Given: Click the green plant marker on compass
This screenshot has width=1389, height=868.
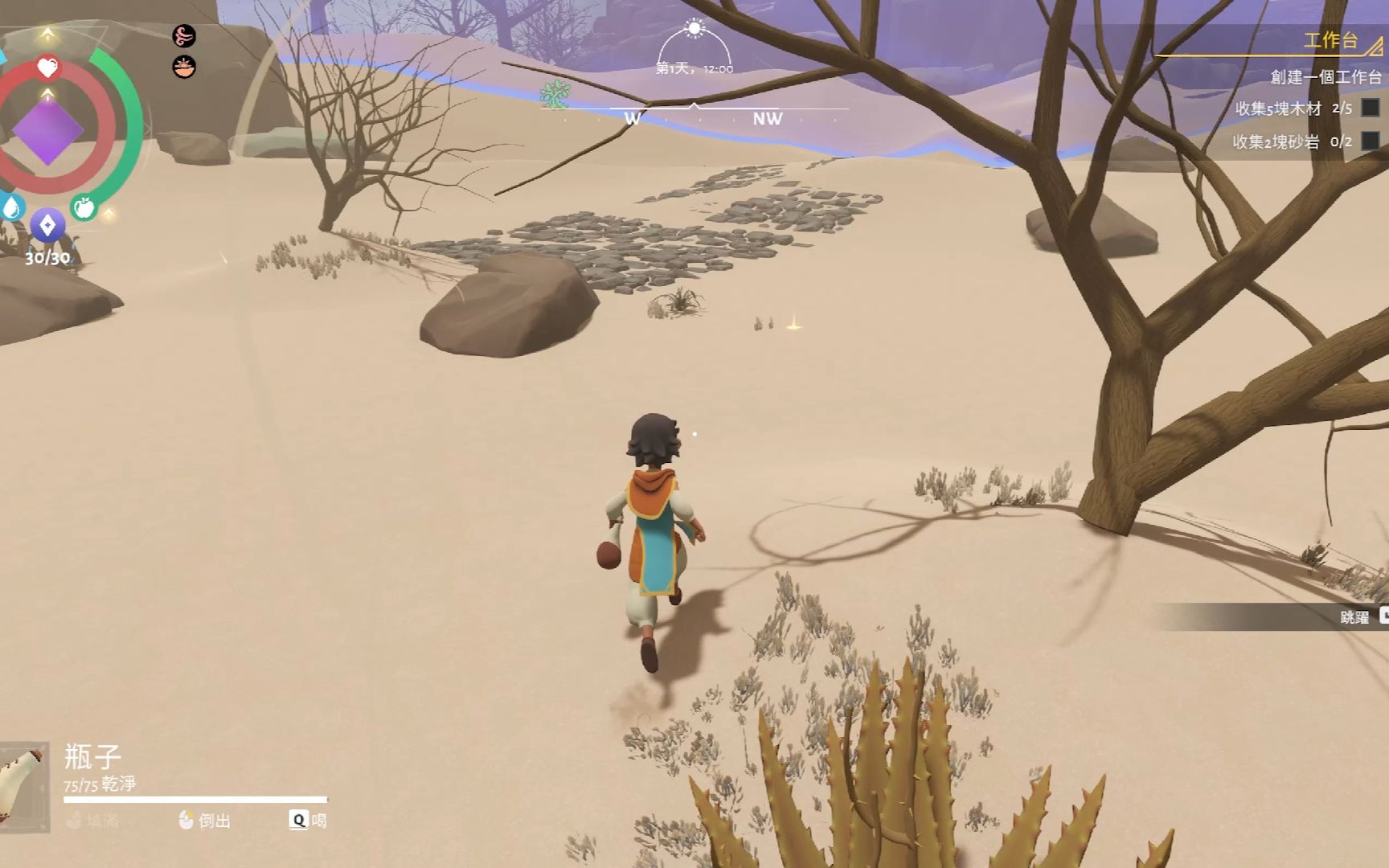Looking at the screenshot, I should pyautogui.click(x=555, y=95).
